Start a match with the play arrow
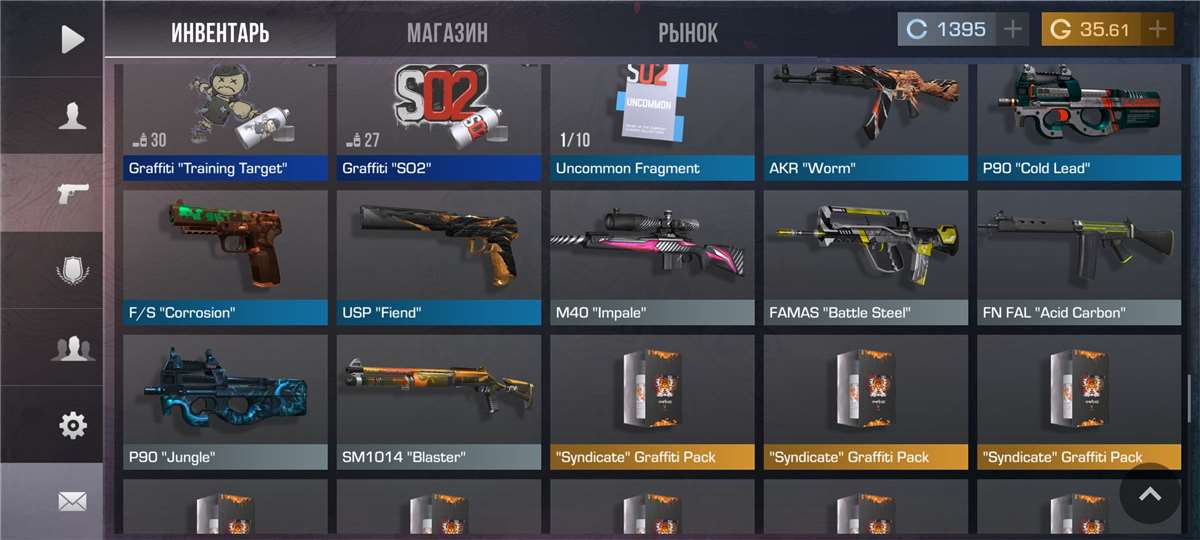1200x540 pixels. (x=72, y=39)
